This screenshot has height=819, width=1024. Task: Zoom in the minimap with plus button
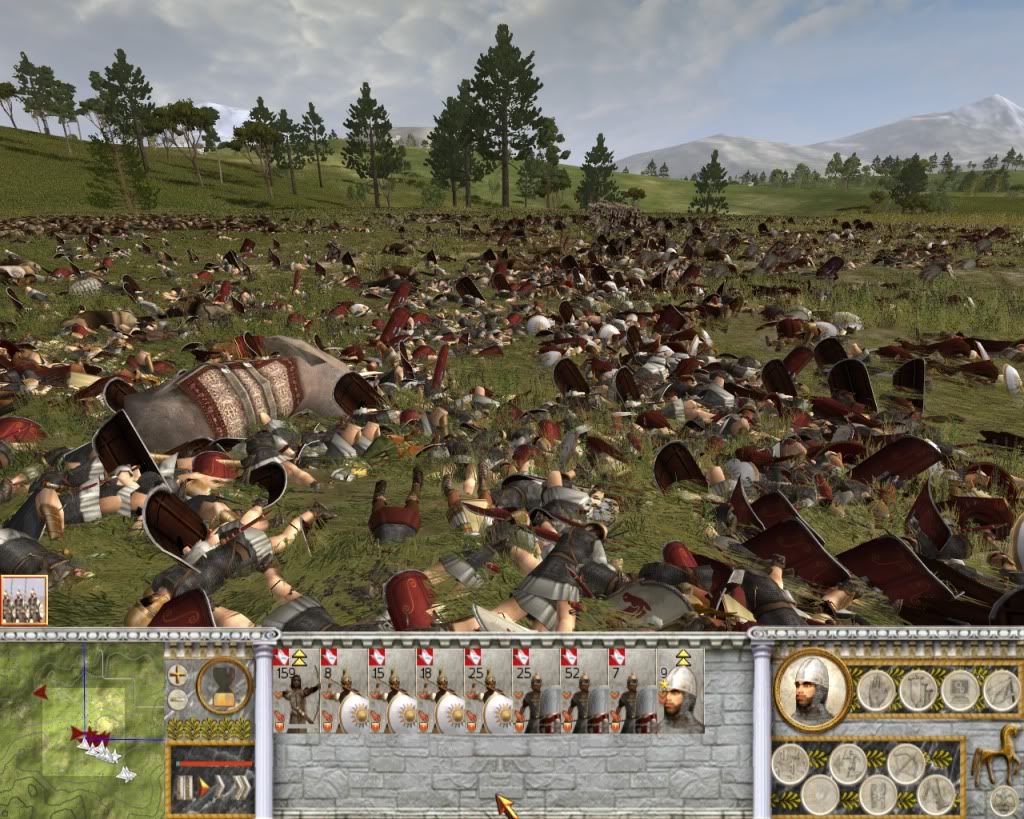click(177, 673)
